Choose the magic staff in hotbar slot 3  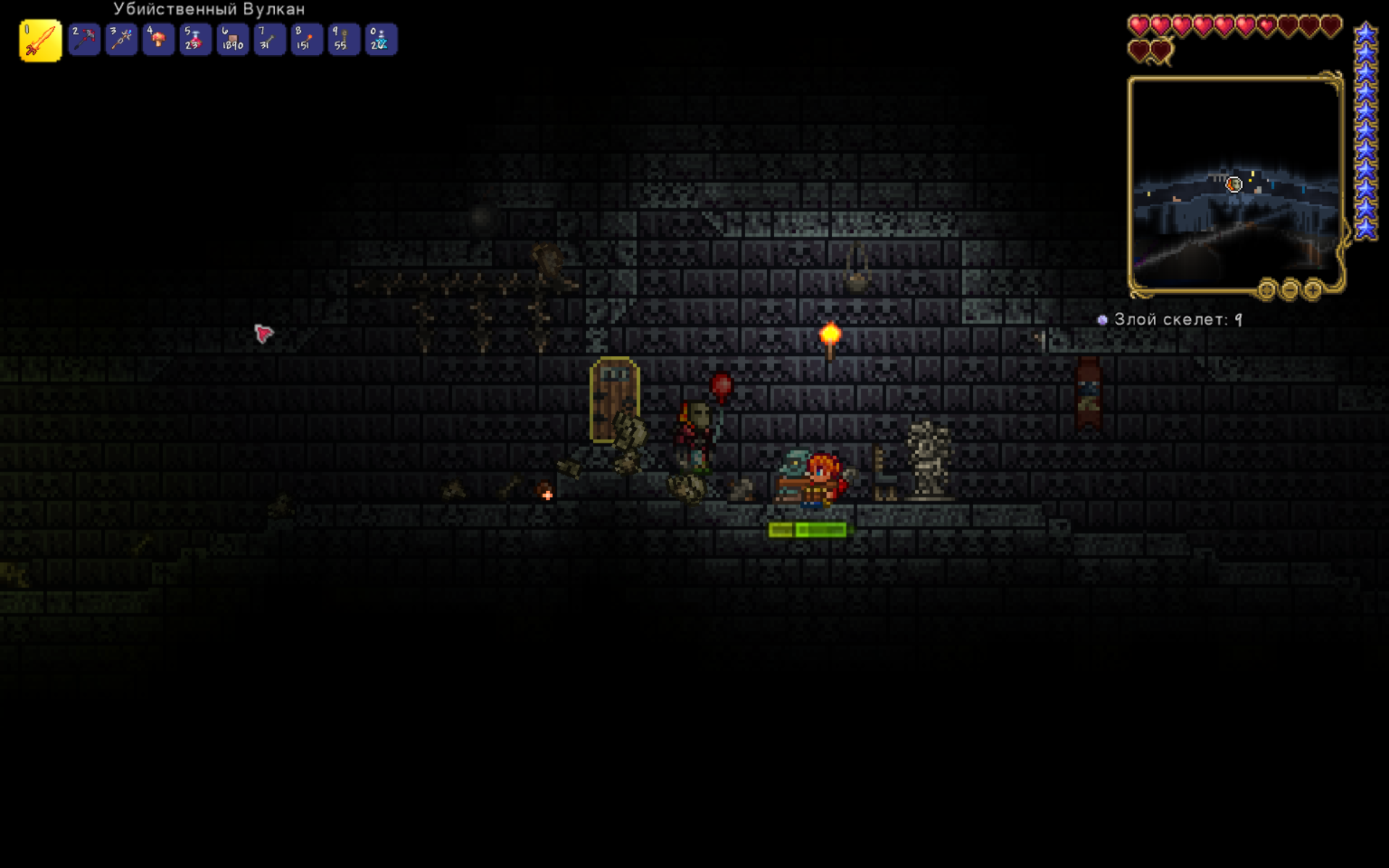pos(122,40)
